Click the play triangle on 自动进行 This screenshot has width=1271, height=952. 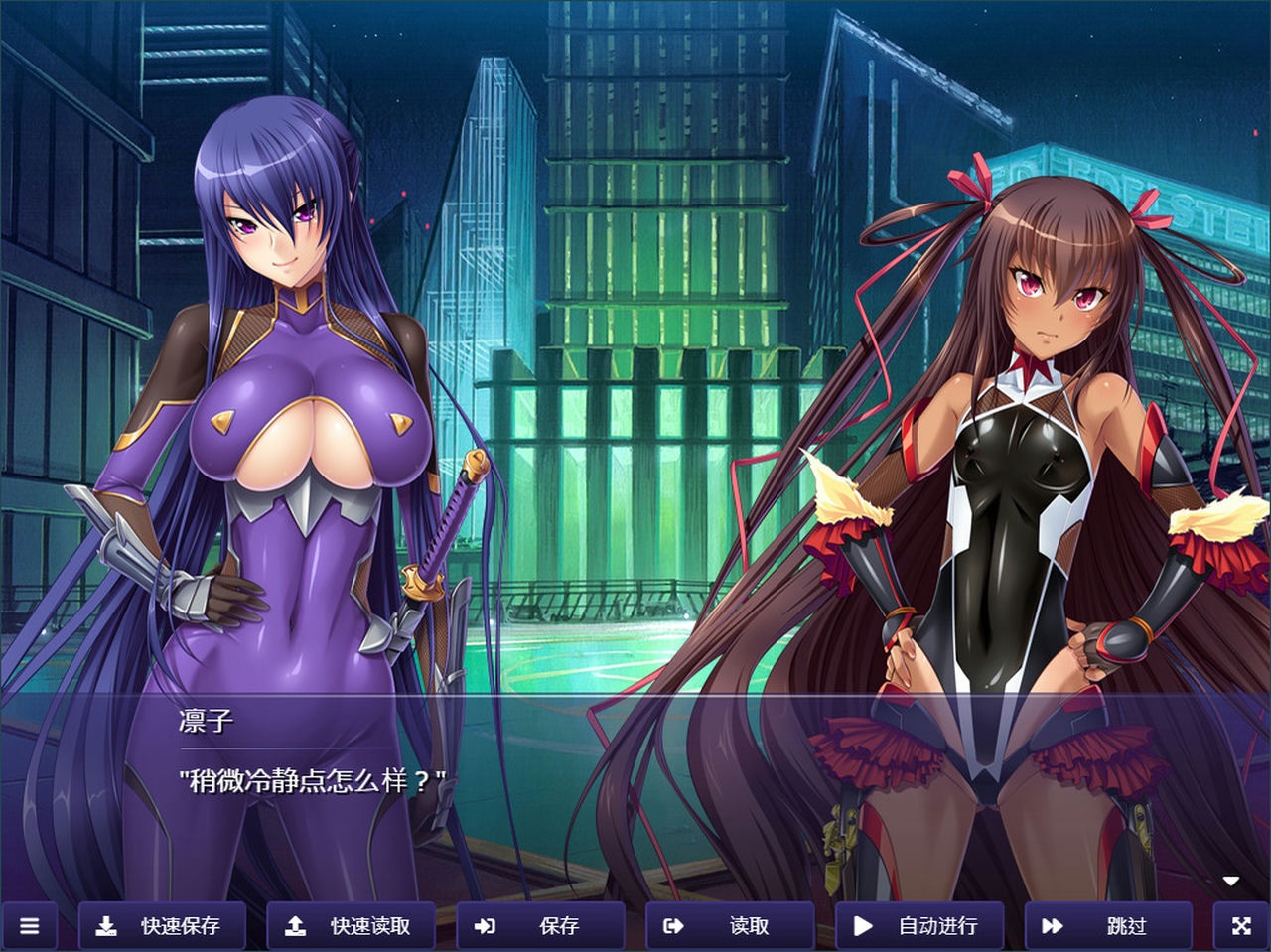(862, 924)
